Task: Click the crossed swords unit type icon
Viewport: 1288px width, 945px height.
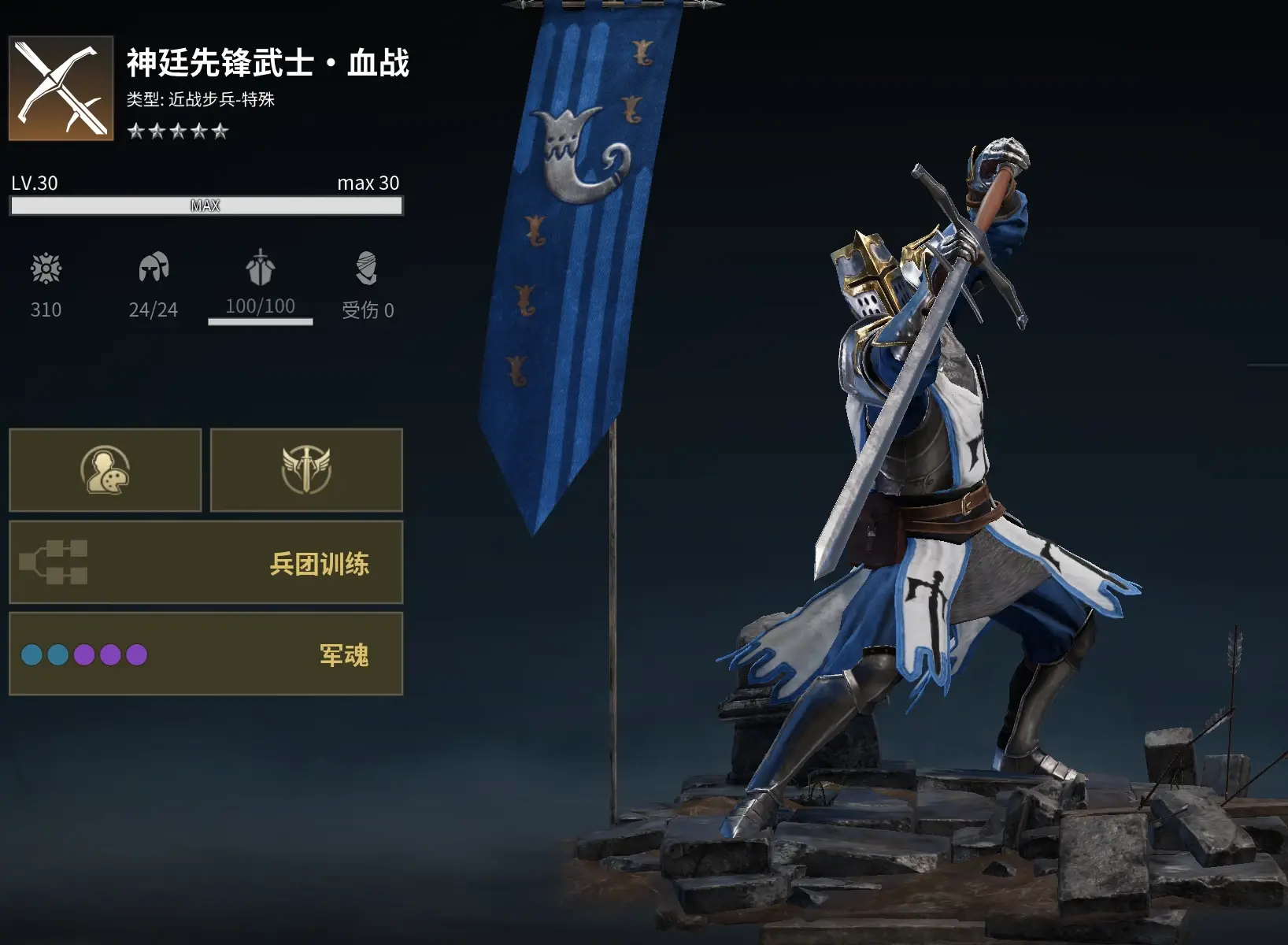Action: (61, 88)
